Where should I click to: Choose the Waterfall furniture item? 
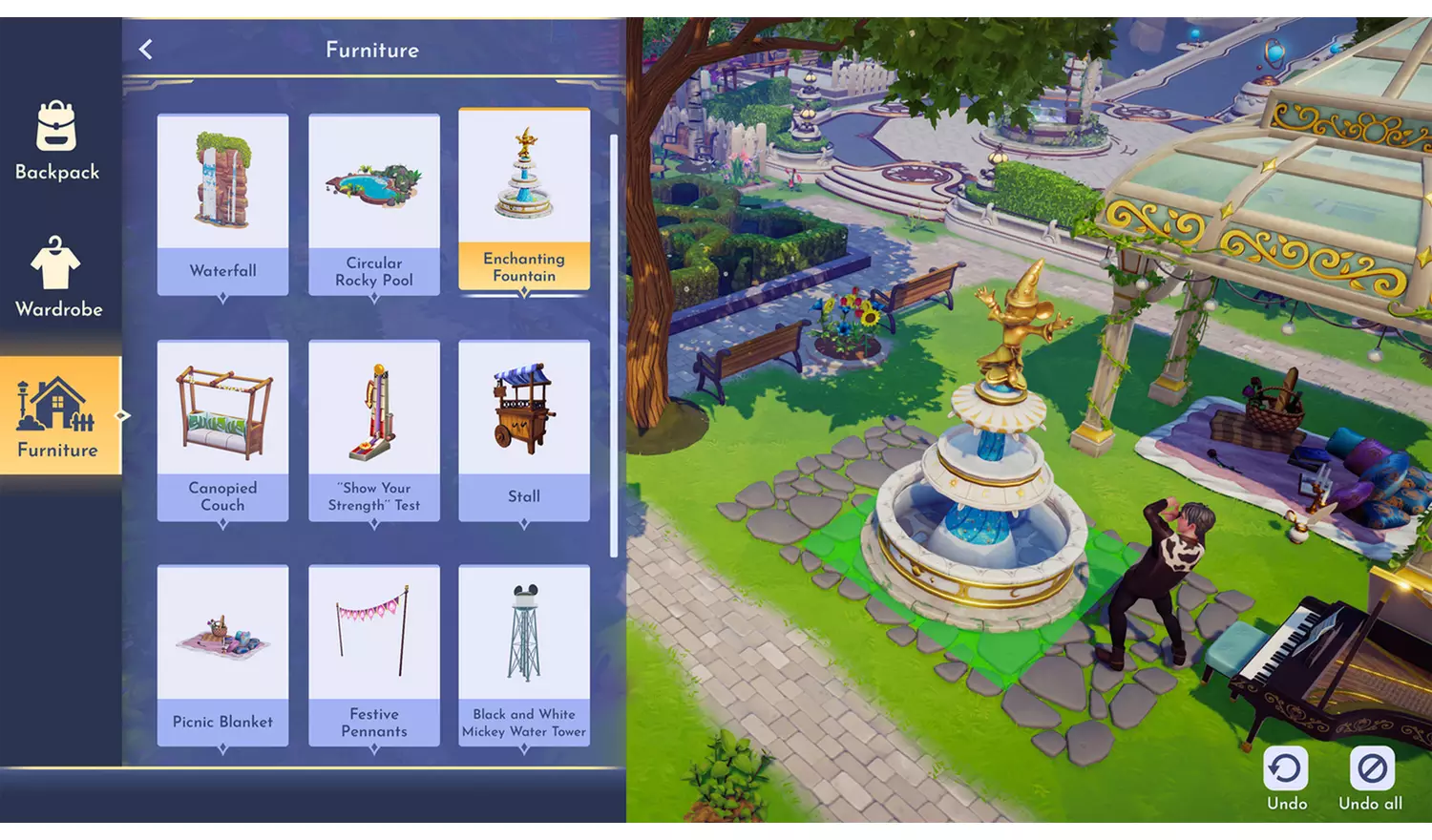pos(222,203)
